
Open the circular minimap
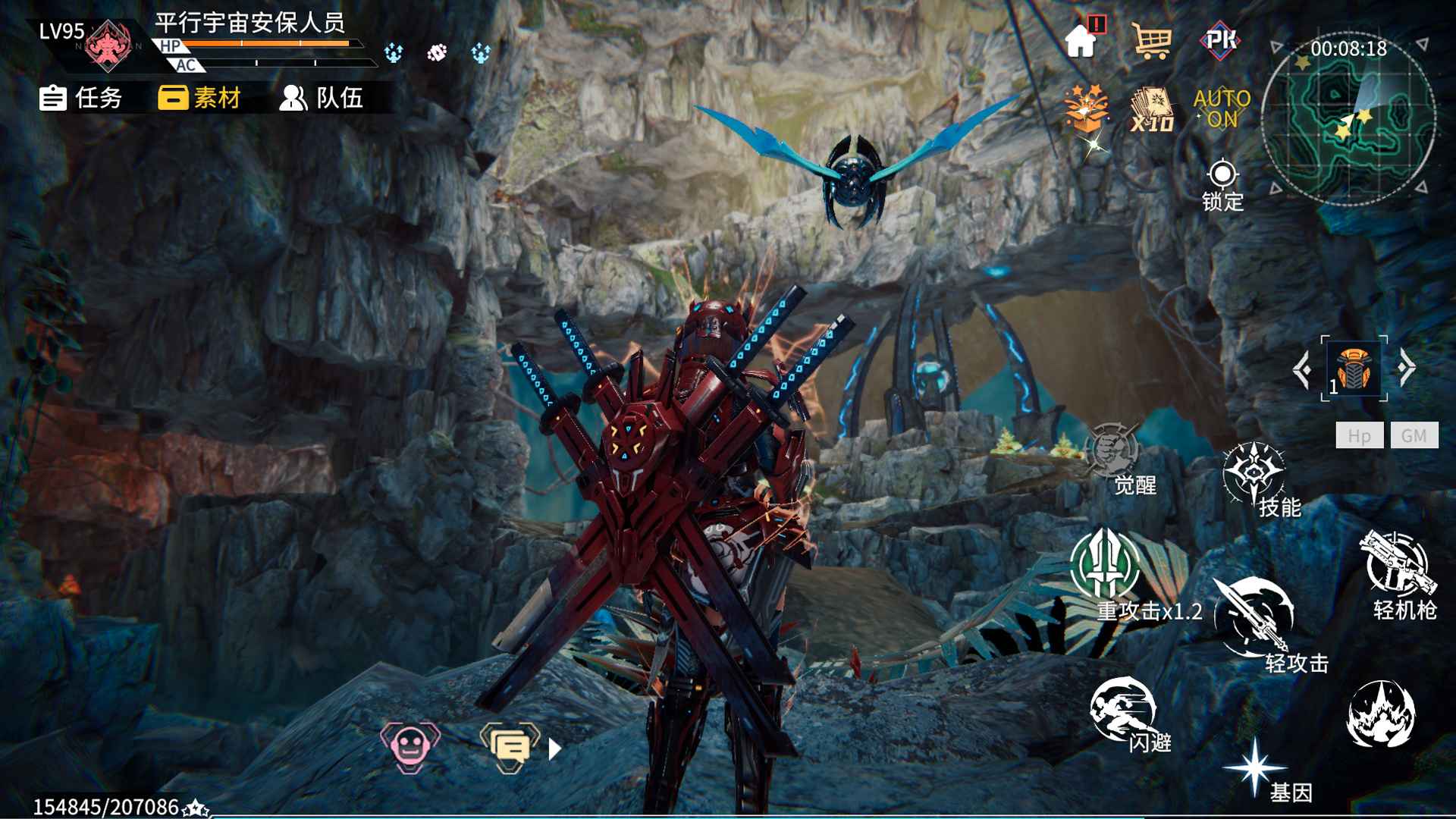(1348, 121)
